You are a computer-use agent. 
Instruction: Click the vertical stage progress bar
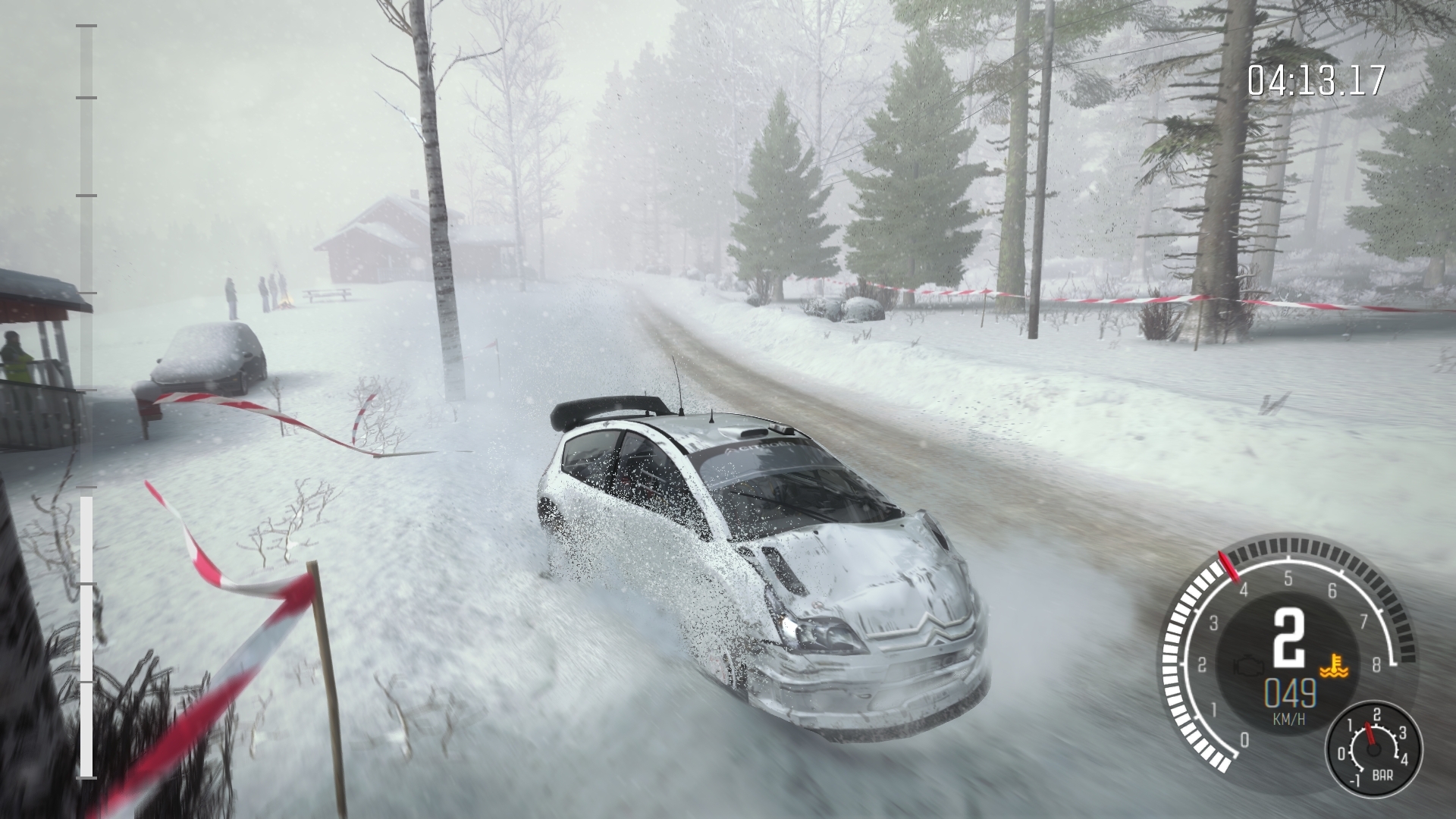(x=86, y=402)
